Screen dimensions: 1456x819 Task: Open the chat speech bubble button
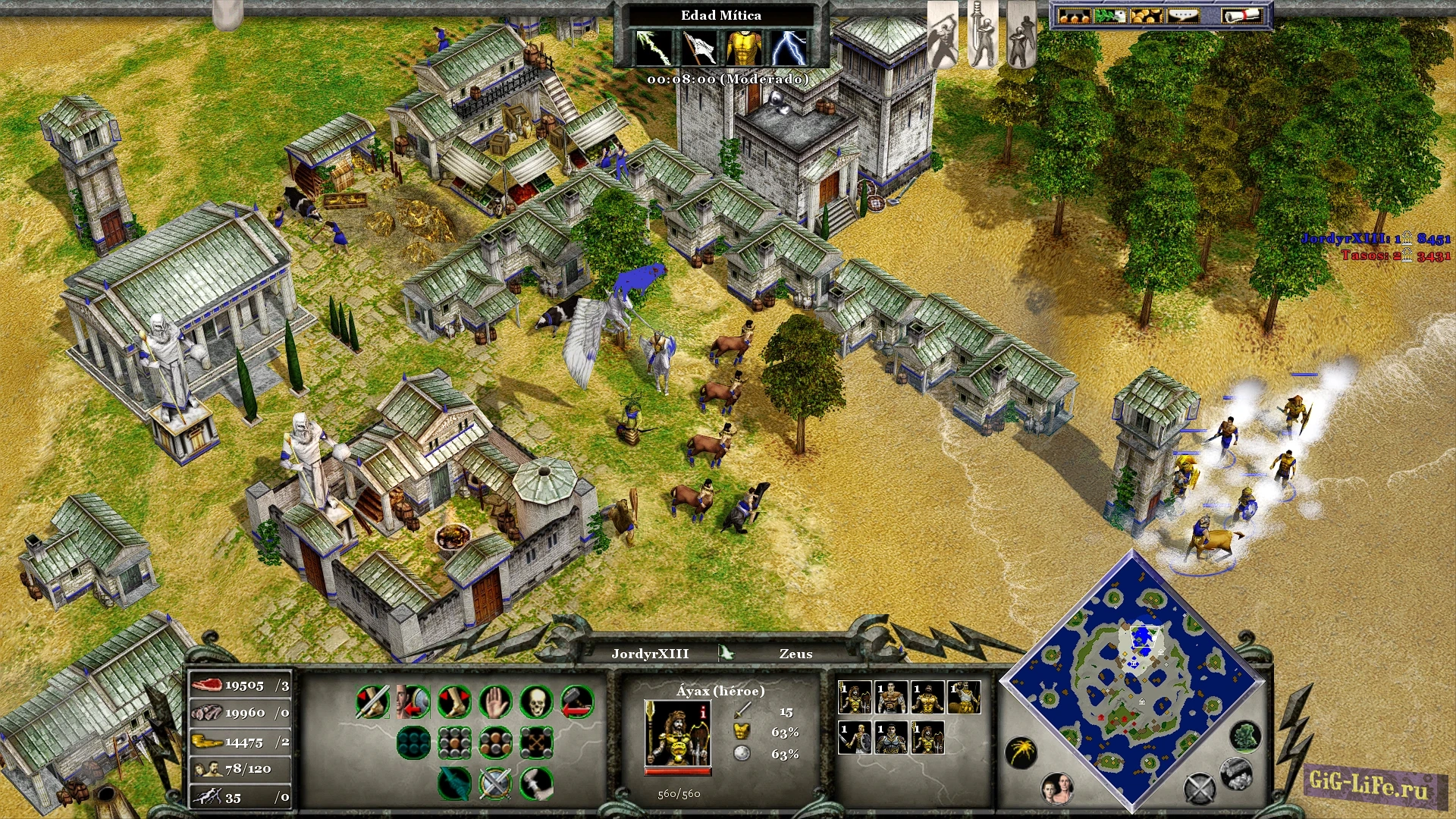[1183, 16]
